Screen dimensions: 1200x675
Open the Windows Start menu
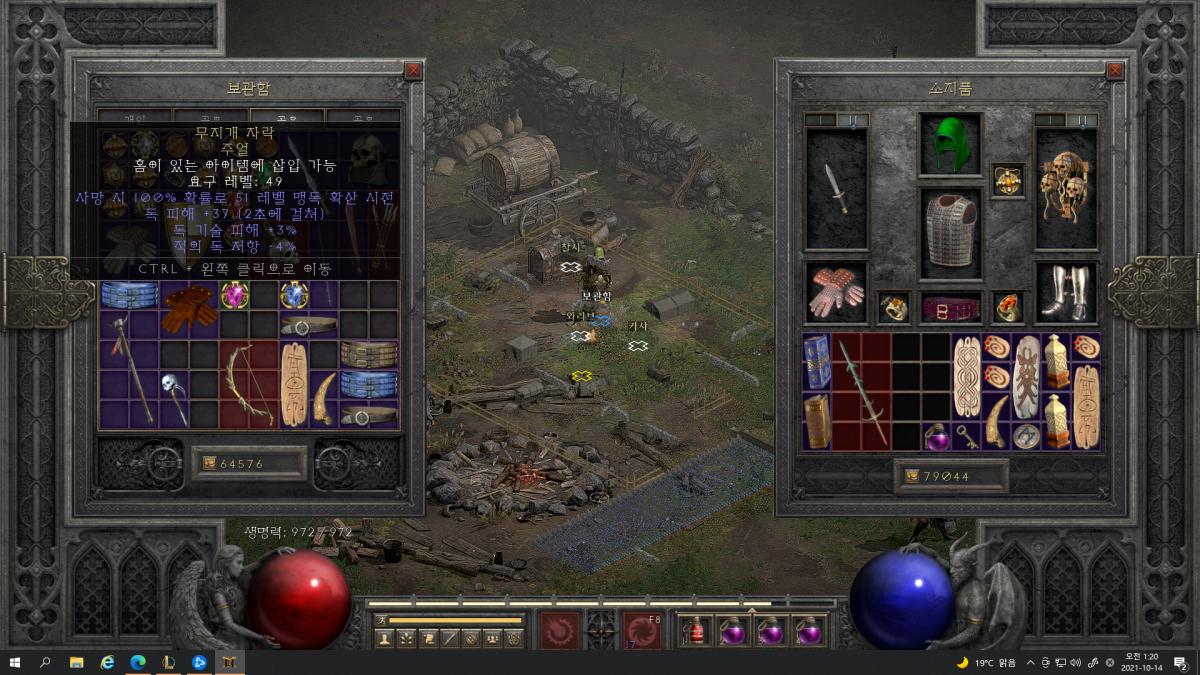(x=15, y=662)
